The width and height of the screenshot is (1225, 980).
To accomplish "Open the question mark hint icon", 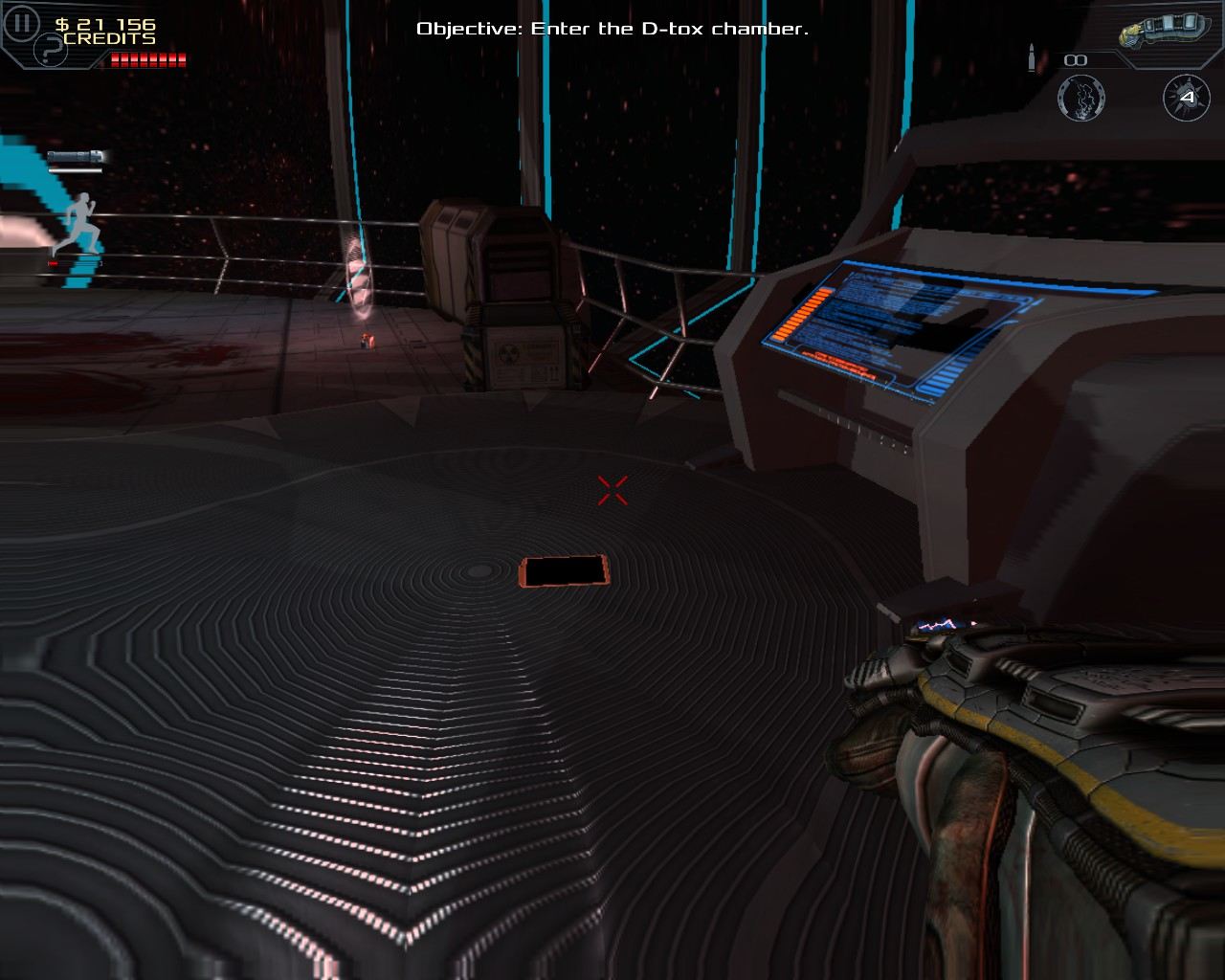I will (51, 48).
